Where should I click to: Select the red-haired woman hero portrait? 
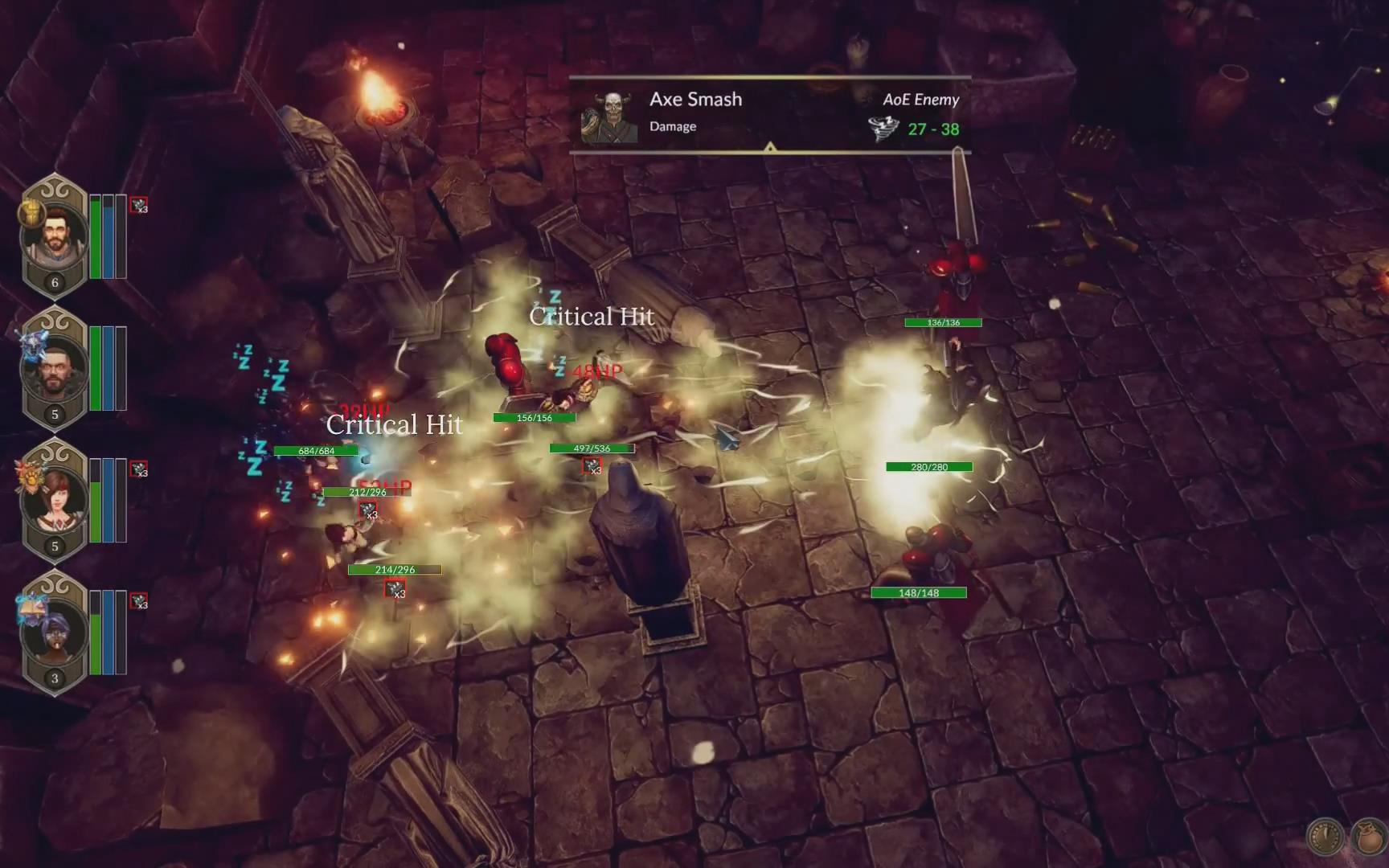tap(55, 501)
